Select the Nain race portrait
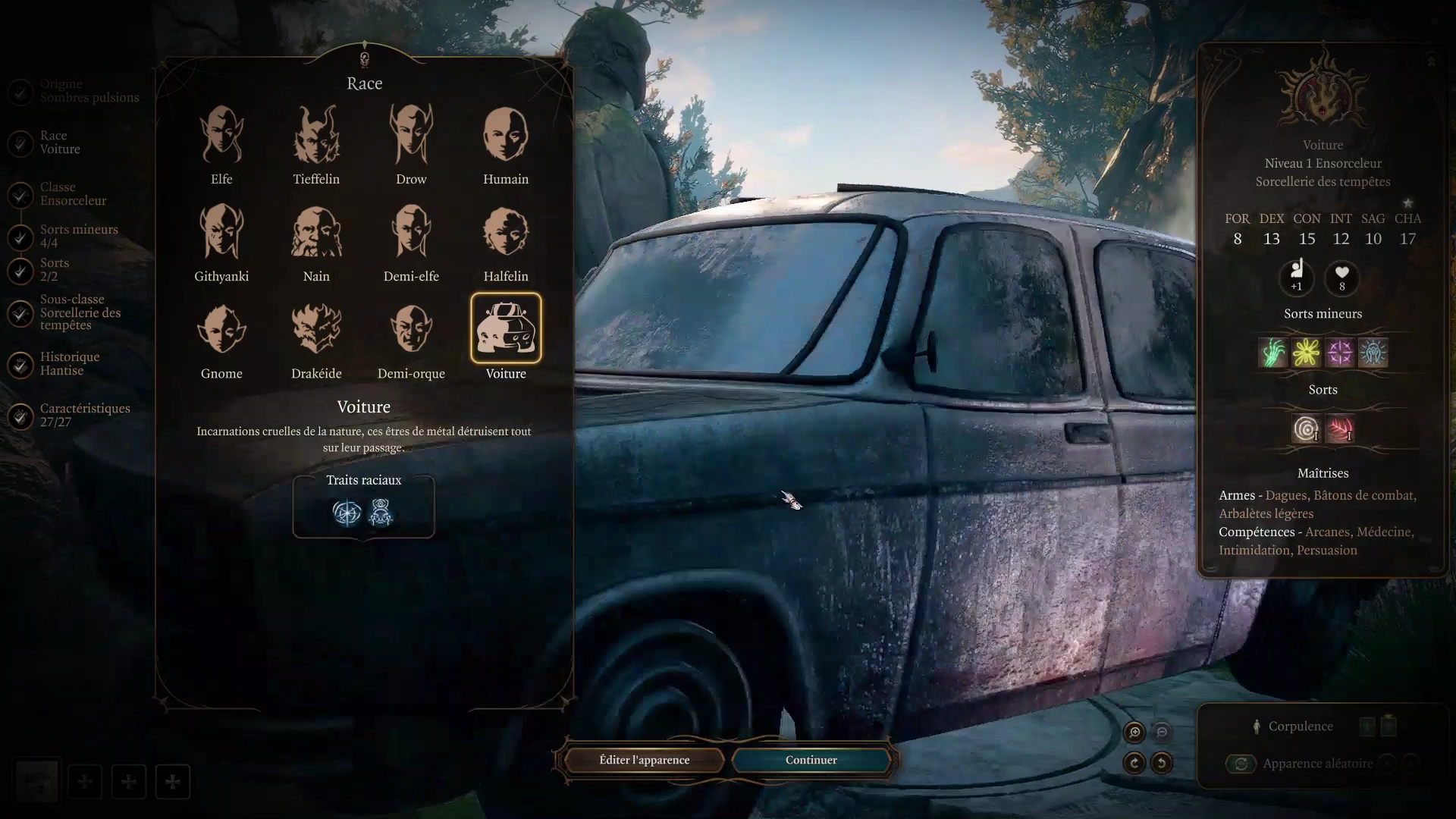 click(x=316, y=233)
